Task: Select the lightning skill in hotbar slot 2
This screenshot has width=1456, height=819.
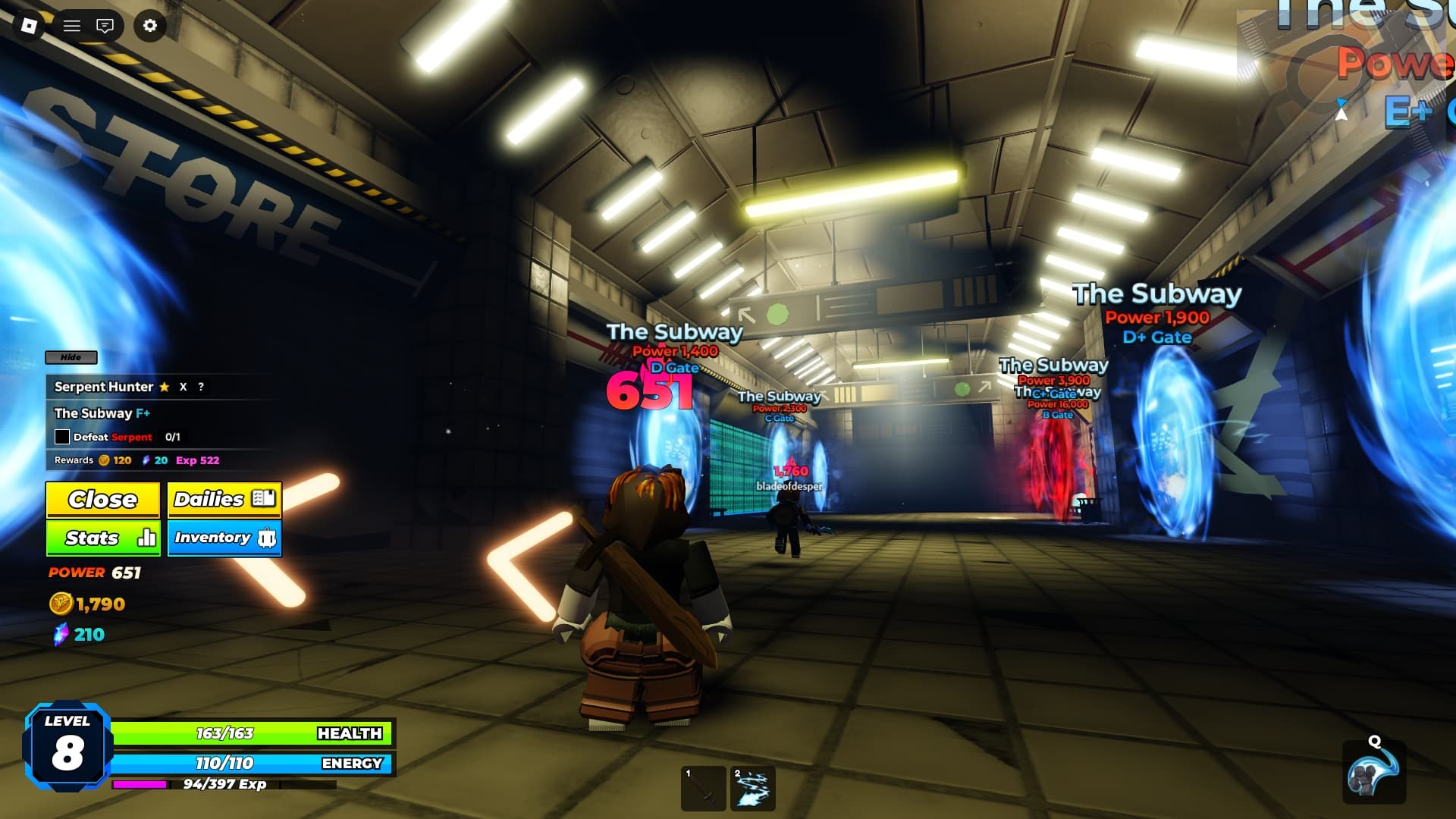Action: click(x=752, y=789)
